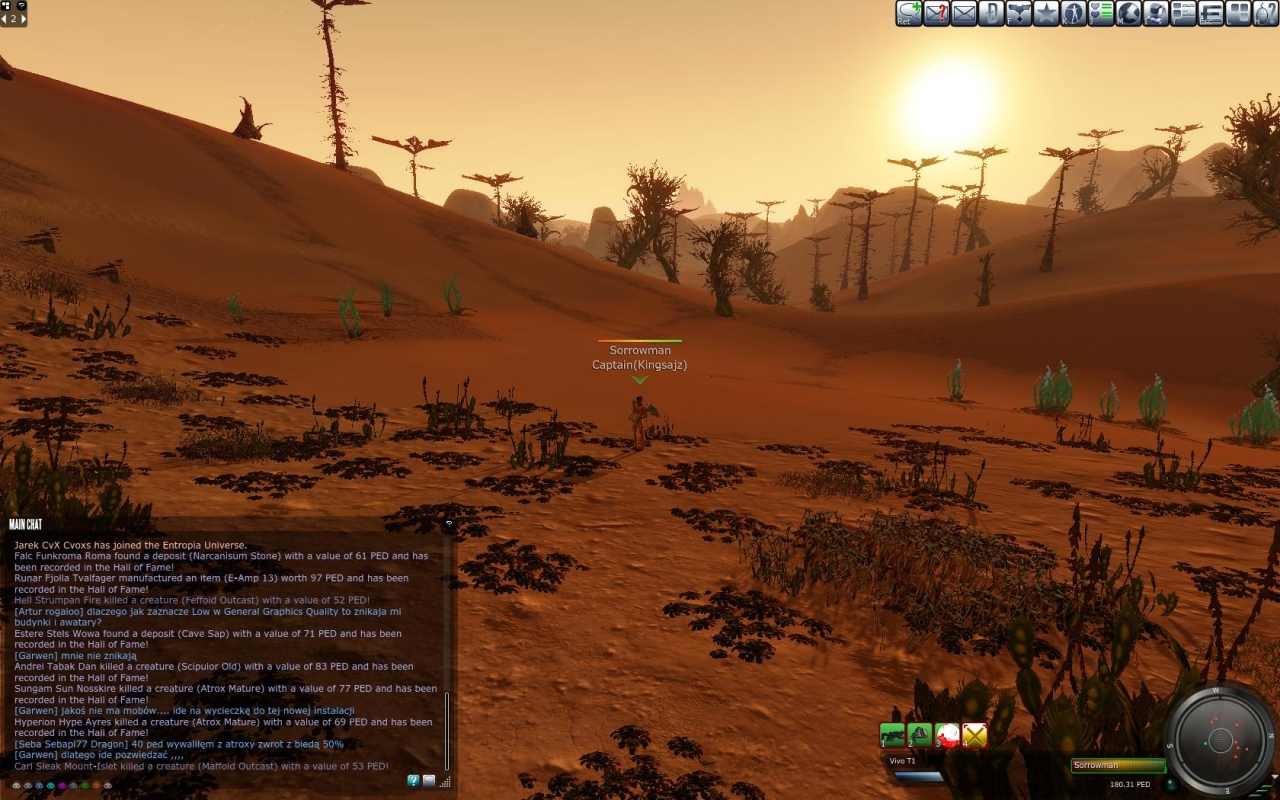Open the robot head icon in toolbar

point(1156,13)
